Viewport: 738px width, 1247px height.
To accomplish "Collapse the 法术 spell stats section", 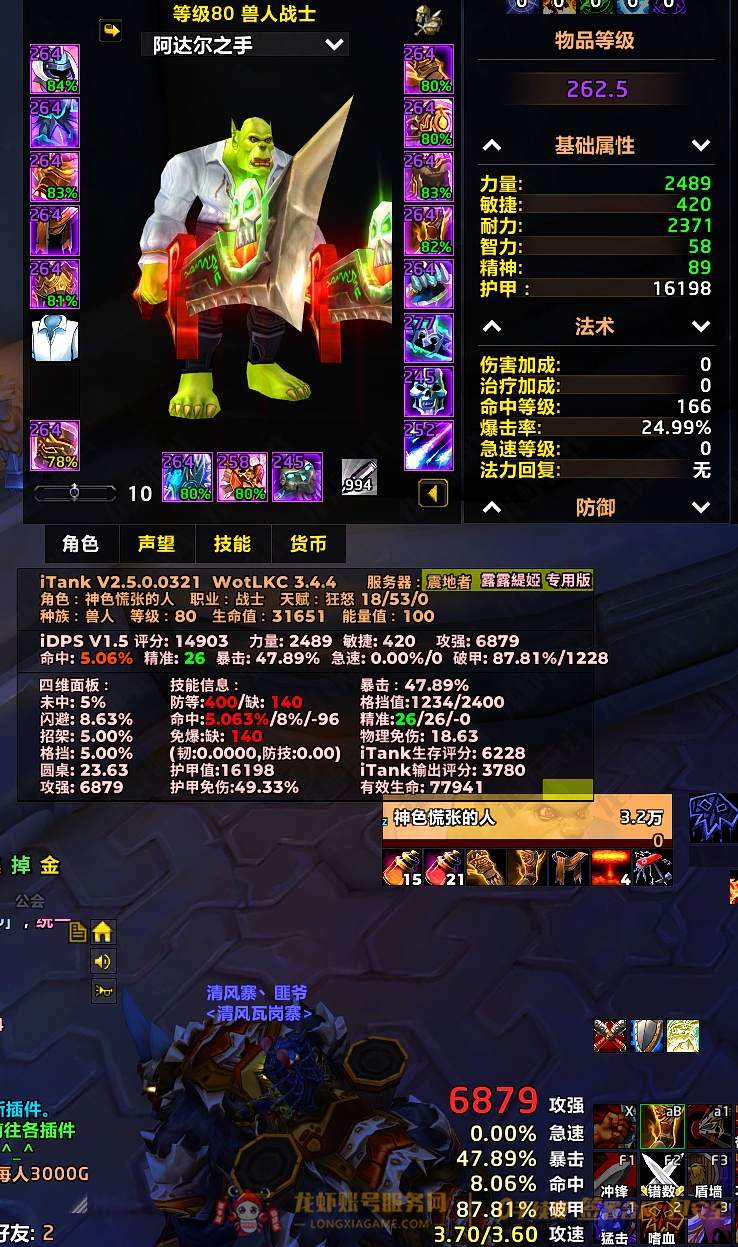I will [700, 327].
